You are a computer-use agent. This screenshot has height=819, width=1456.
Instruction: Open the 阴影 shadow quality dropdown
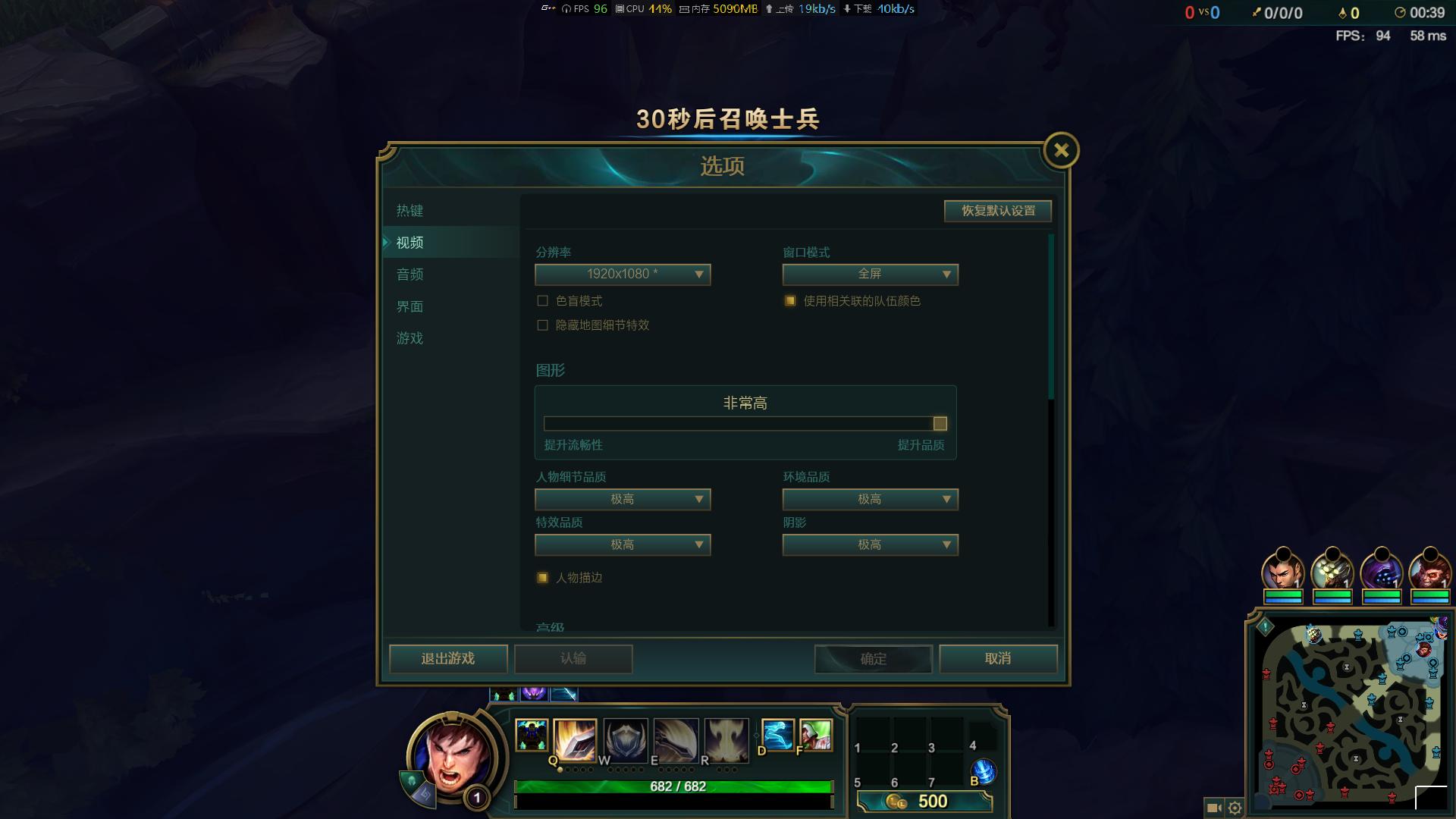click(x=870, y=544)
